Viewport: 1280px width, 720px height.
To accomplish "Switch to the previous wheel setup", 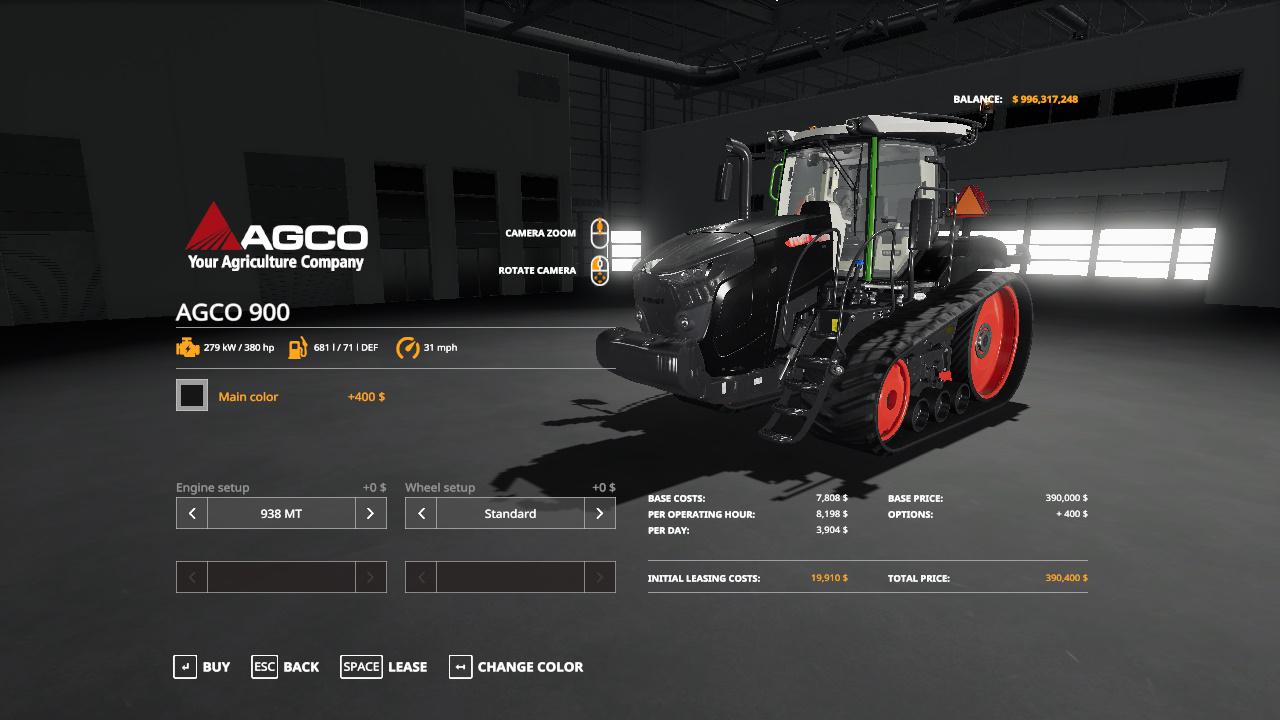I will (421, 514).
